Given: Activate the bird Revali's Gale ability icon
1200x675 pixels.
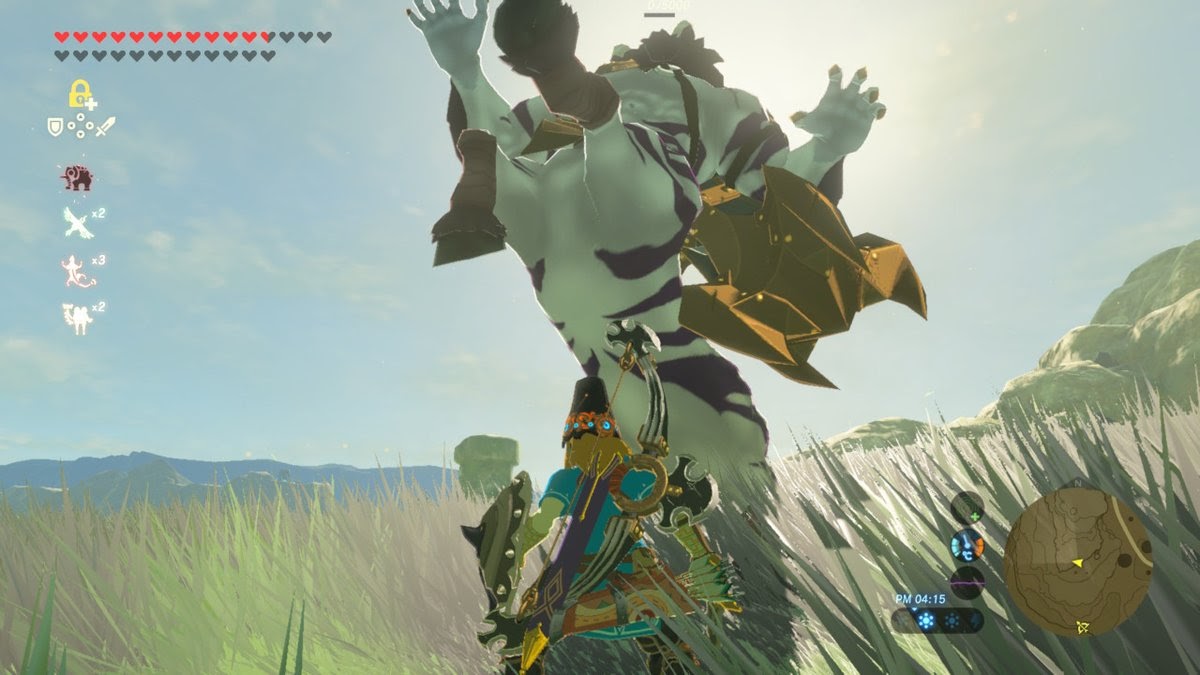Looking at the screenshot, I should pos(77,222).
